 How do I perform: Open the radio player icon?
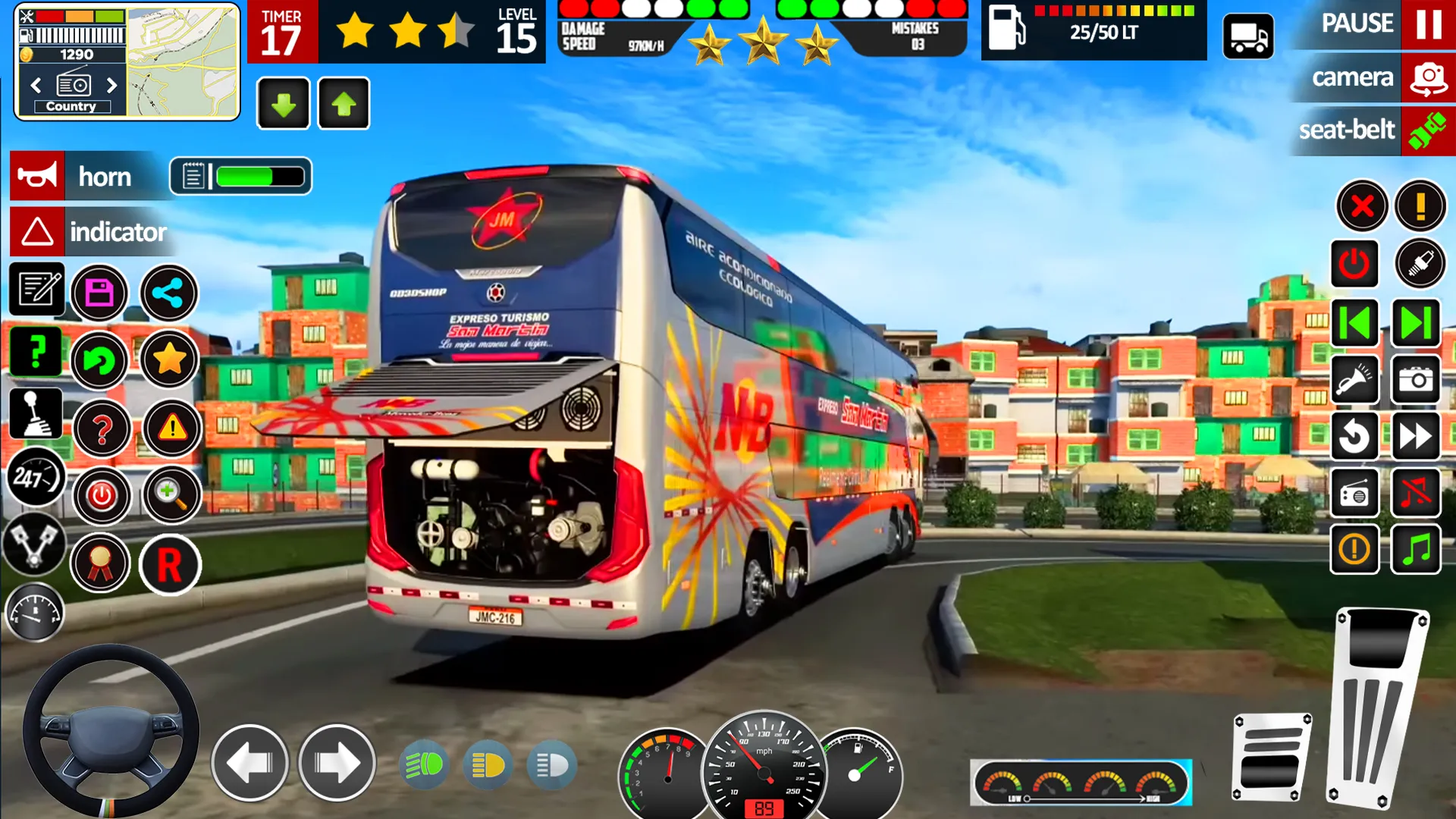[1355, 491]
